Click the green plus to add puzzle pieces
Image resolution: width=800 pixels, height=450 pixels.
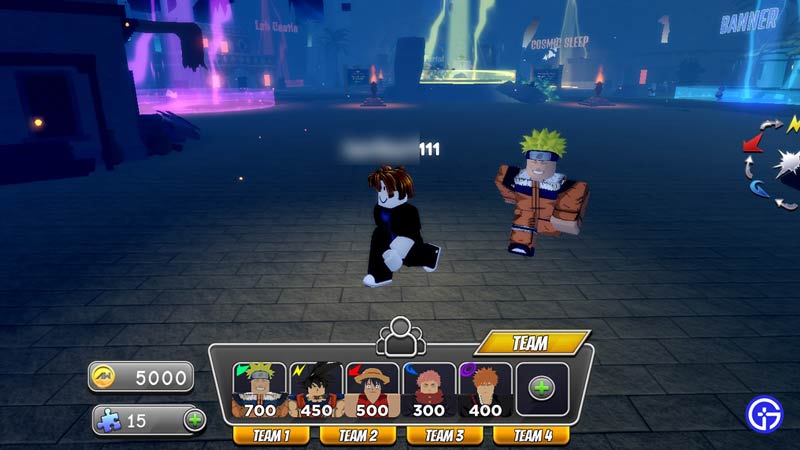click(x=194, y=420)
